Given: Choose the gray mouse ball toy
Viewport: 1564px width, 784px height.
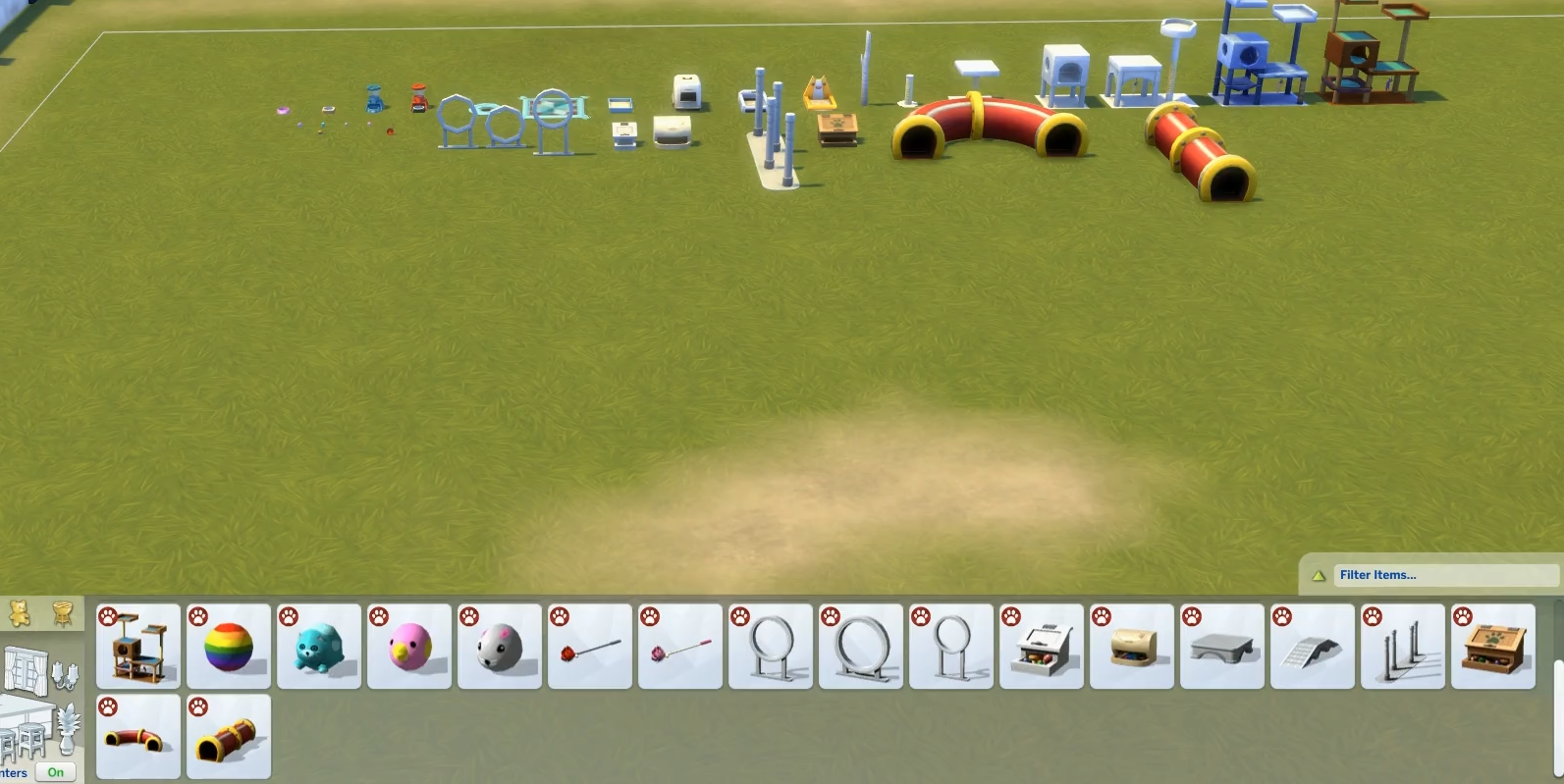Looking at the screenshot, I should pos(500,647).
